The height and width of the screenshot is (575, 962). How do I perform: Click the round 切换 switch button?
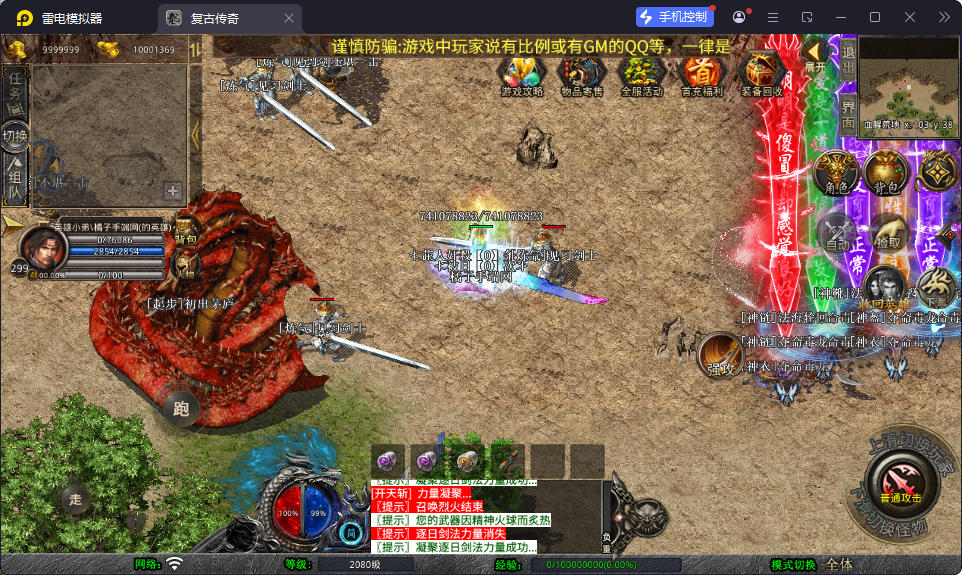15,136
